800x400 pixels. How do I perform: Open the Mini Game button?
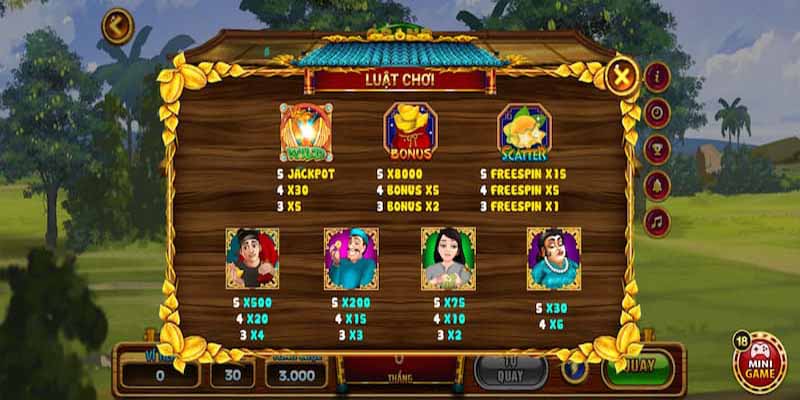(759, 362)
